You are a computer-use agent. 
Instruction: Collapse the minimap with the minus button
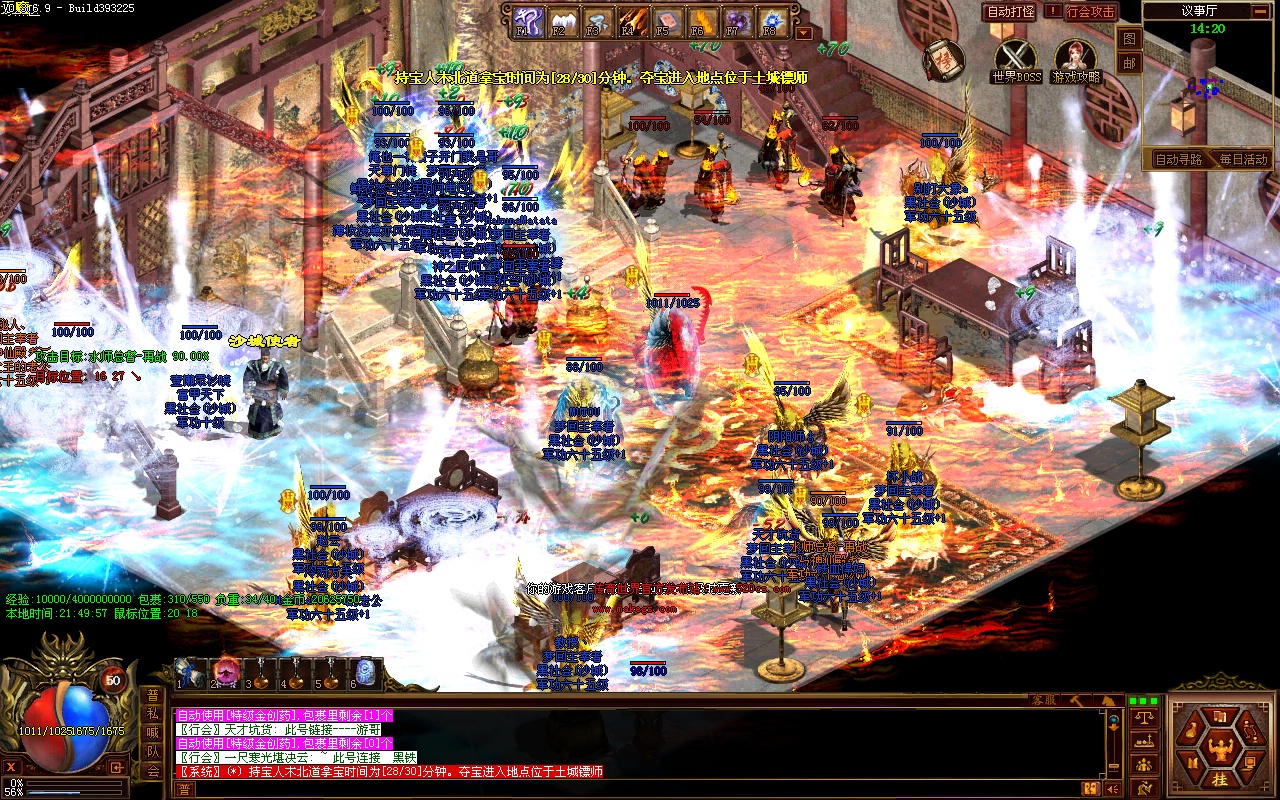pyautogui.click(x=1259, y=11)
